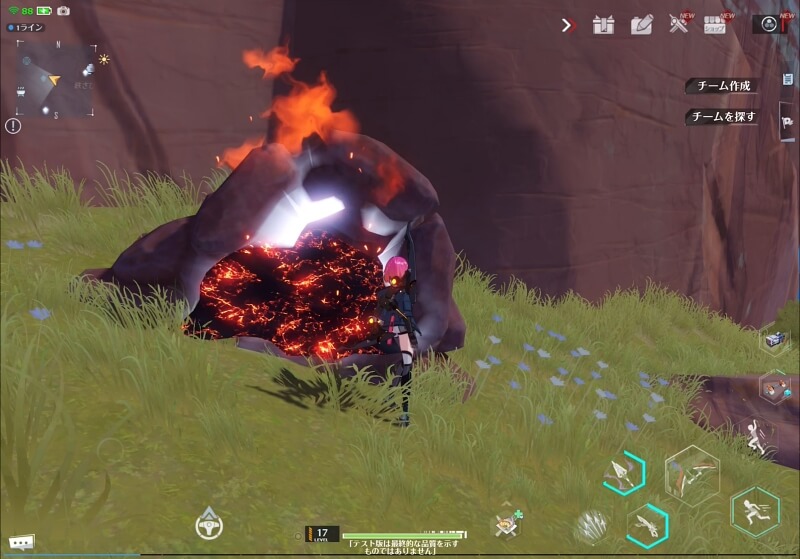Open the minimap
The height and width of the screenshot is (559, 800).
click(x=57, y=80)
